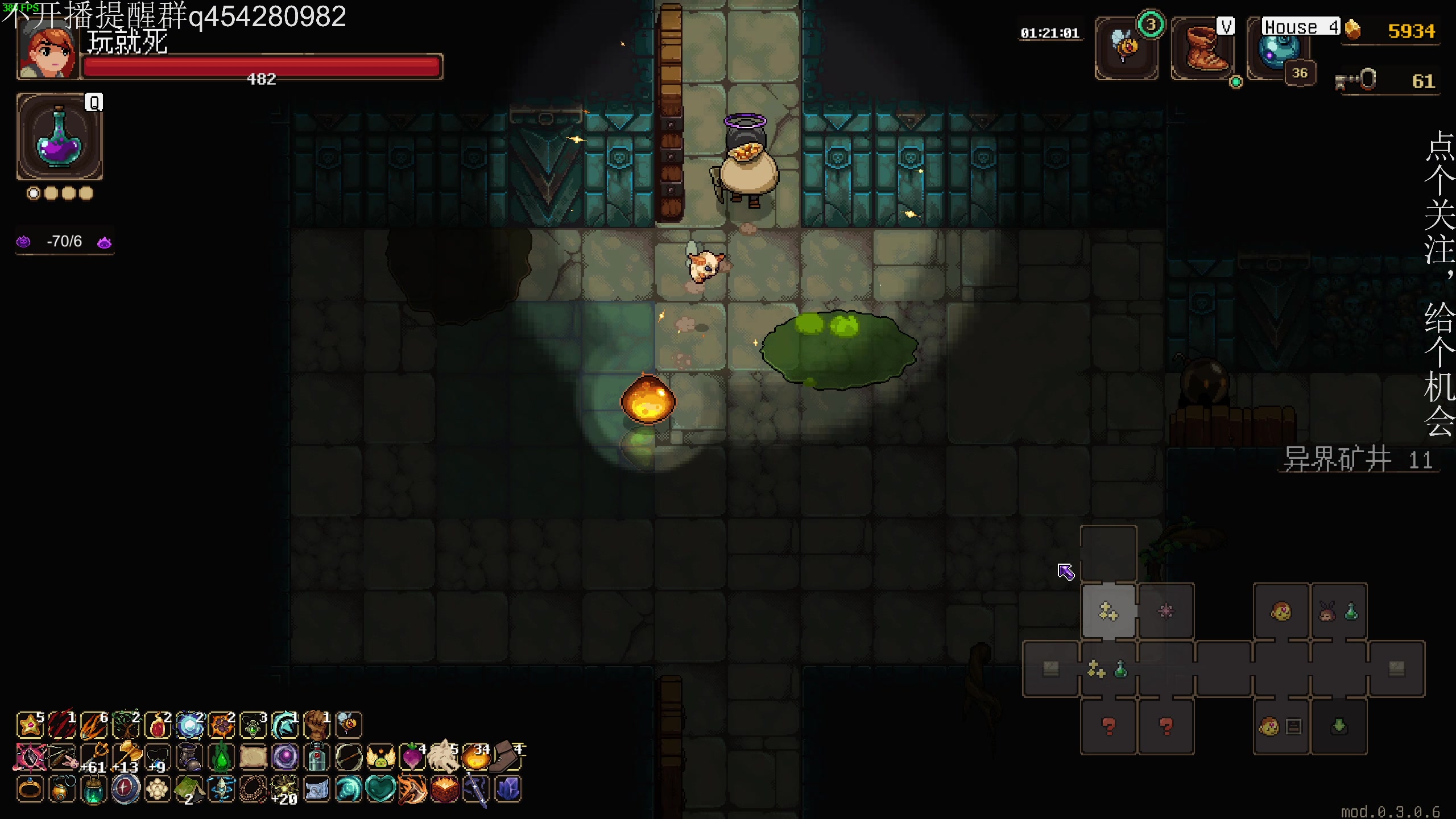
Task: Click the green flame gem icon
Action: (x=221, y=758)
